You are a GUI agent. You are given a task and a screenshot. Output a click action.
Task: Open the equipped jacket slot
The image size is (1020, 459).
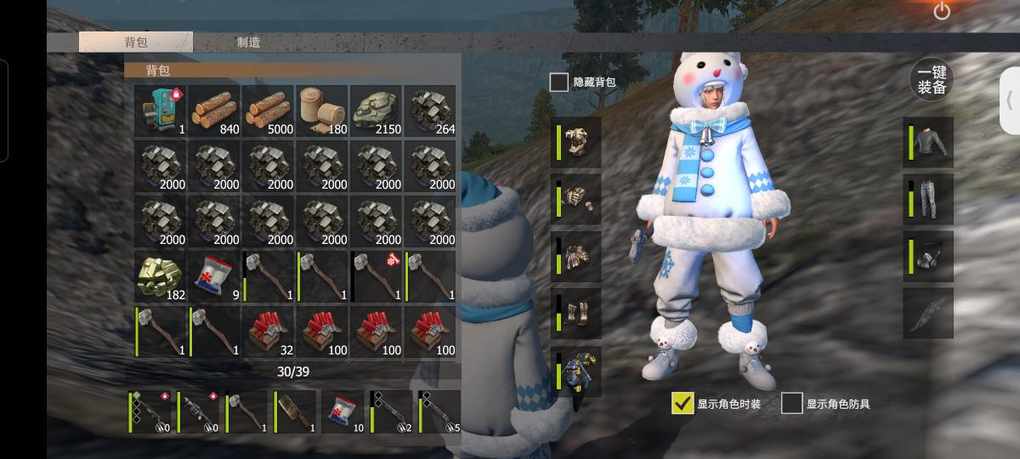930,142
